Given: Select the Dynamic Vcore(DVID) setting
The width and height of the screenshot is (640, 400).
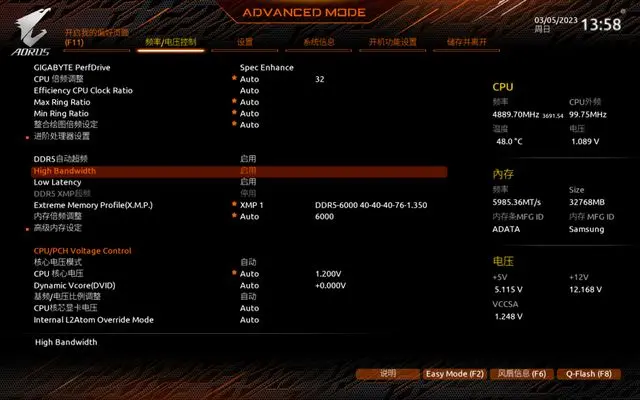Looking at the screenshot, I should 77,285.
